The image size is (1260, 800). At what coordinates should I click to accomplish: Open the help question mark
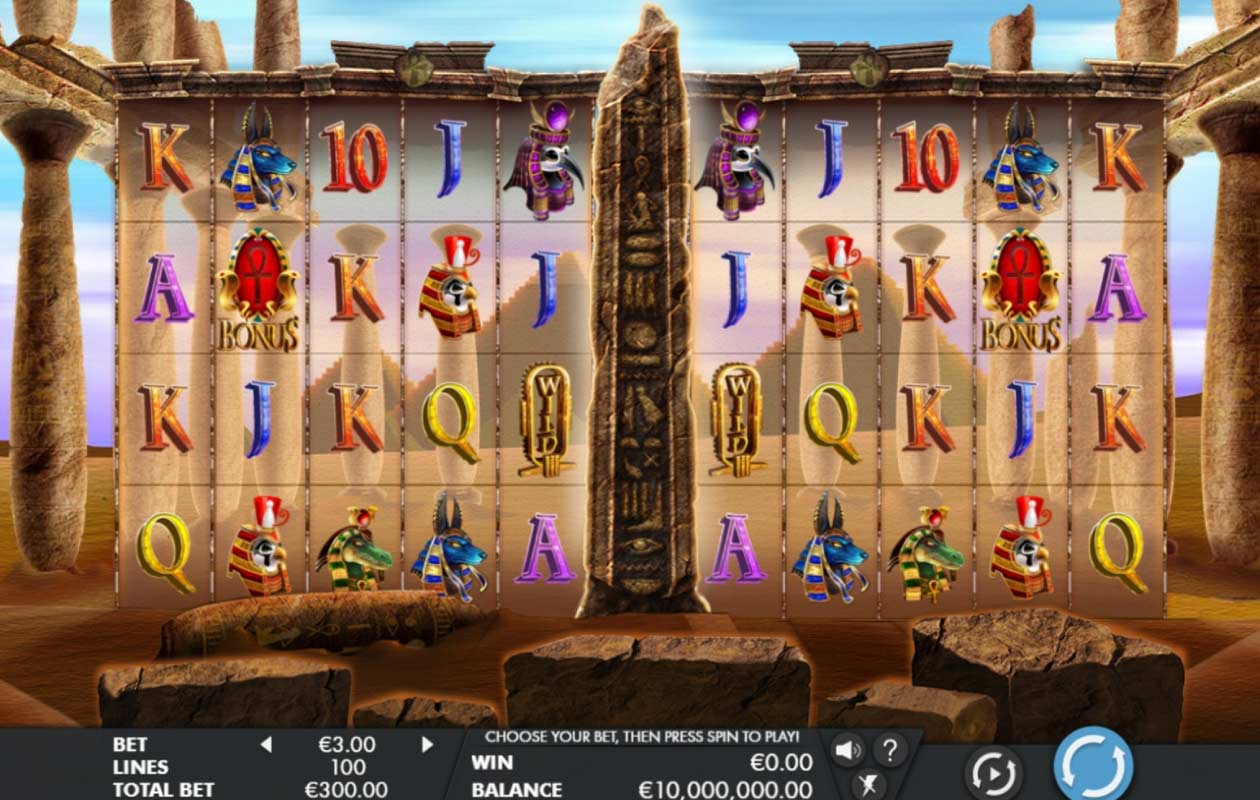click(890, 749)
